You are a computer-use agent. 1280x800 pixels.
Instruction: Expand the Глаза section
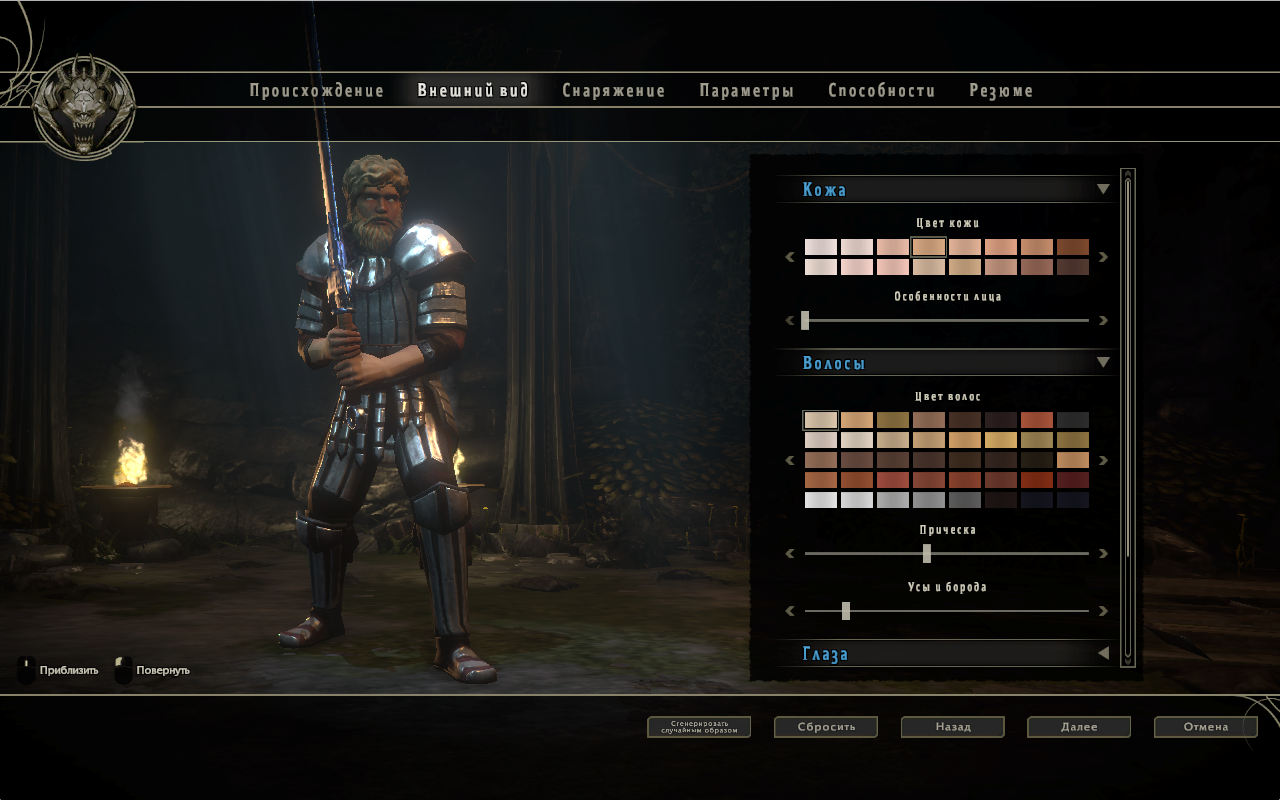click(x=1103, y=653)
